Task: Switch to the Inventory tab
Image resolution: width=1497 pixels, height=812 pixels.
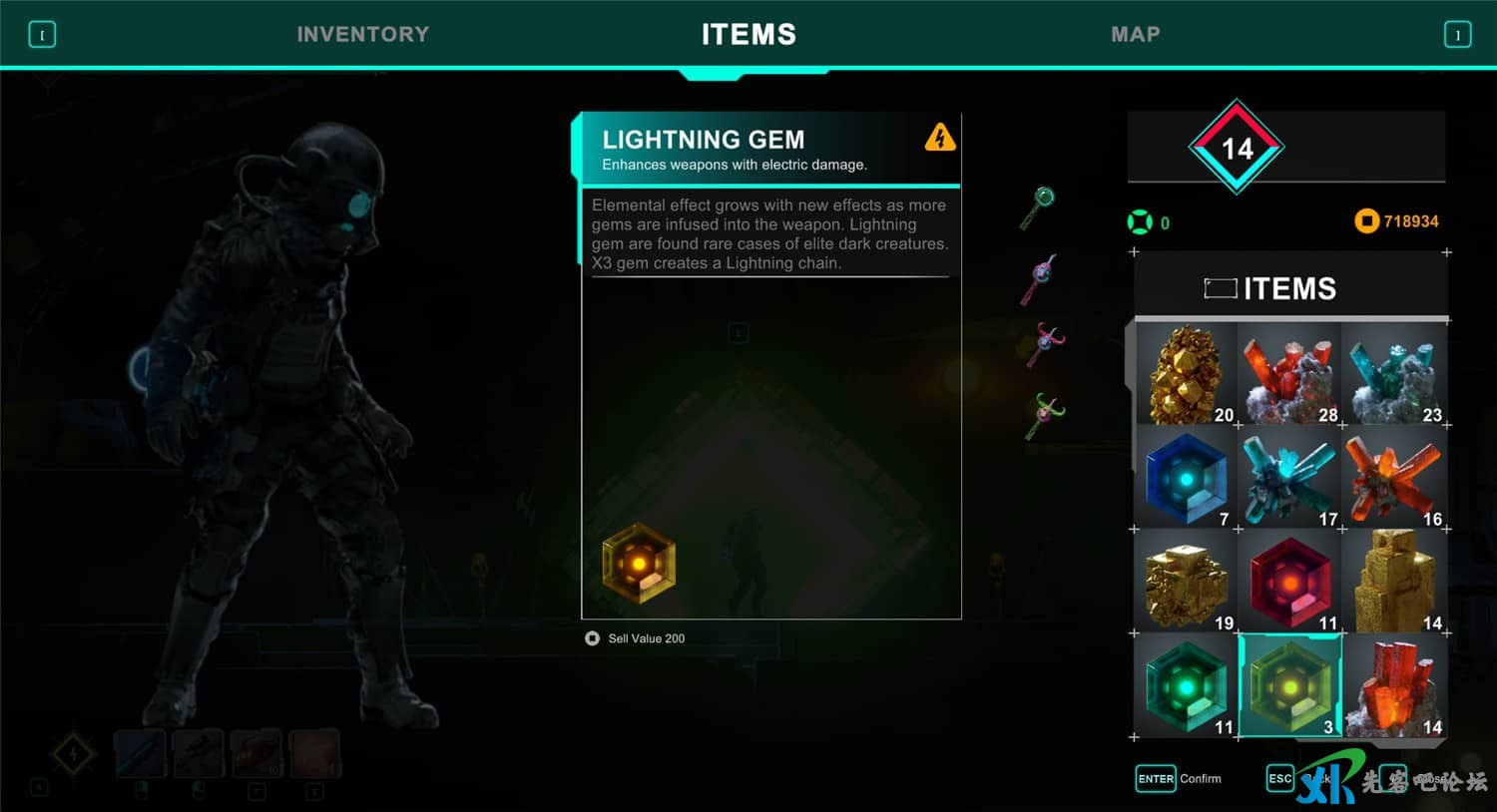Action: 362,35
